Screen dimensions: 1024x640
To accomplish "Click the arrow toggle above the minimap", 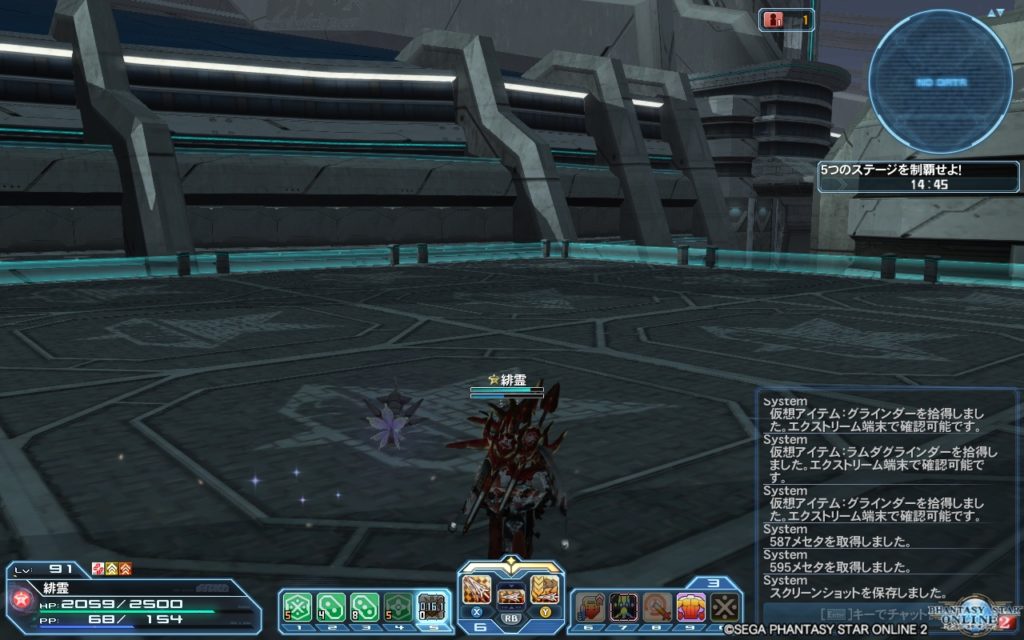I will pos(994,12).
